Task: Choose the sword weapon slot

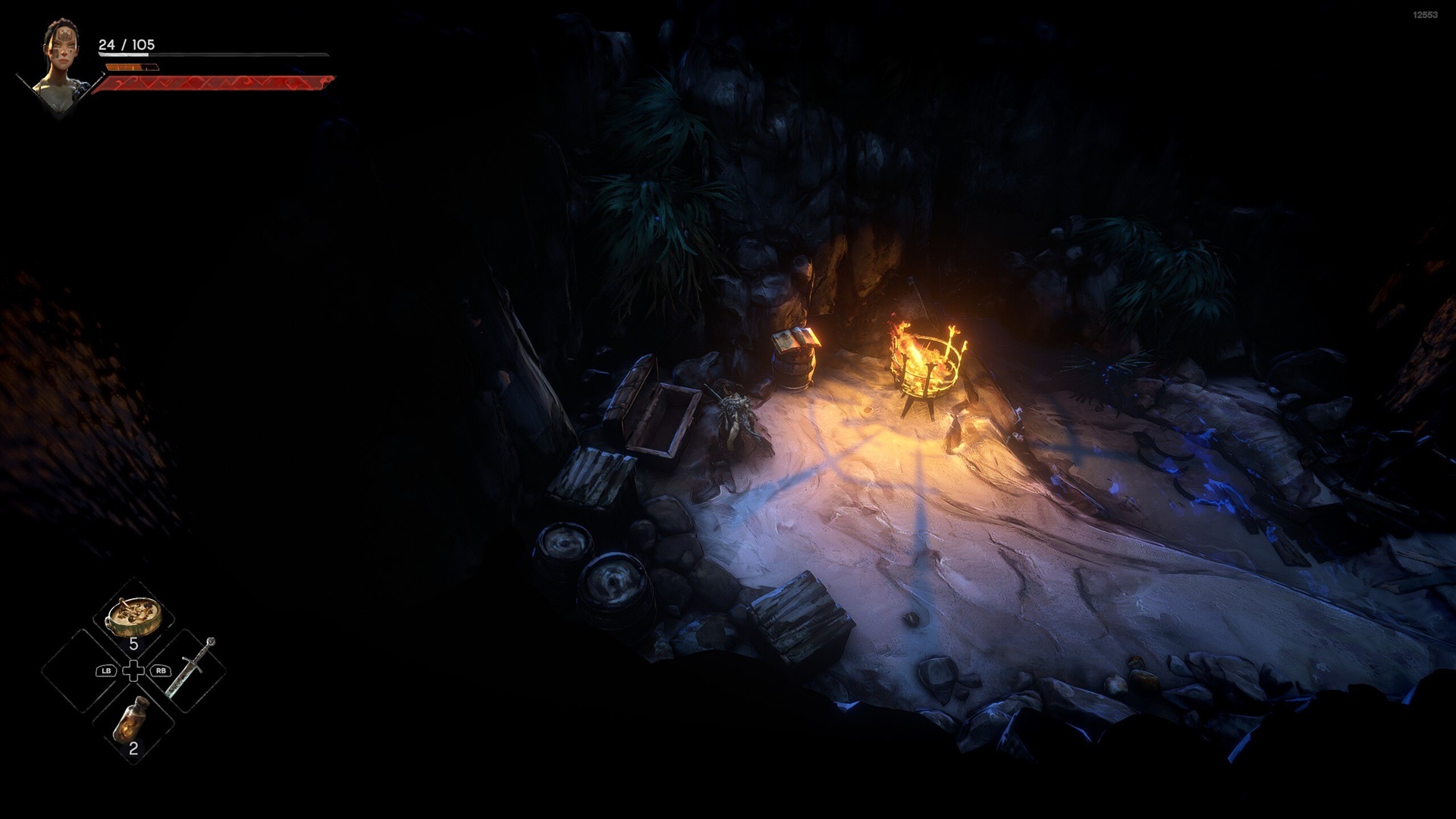Action: [x=189, y=669]
